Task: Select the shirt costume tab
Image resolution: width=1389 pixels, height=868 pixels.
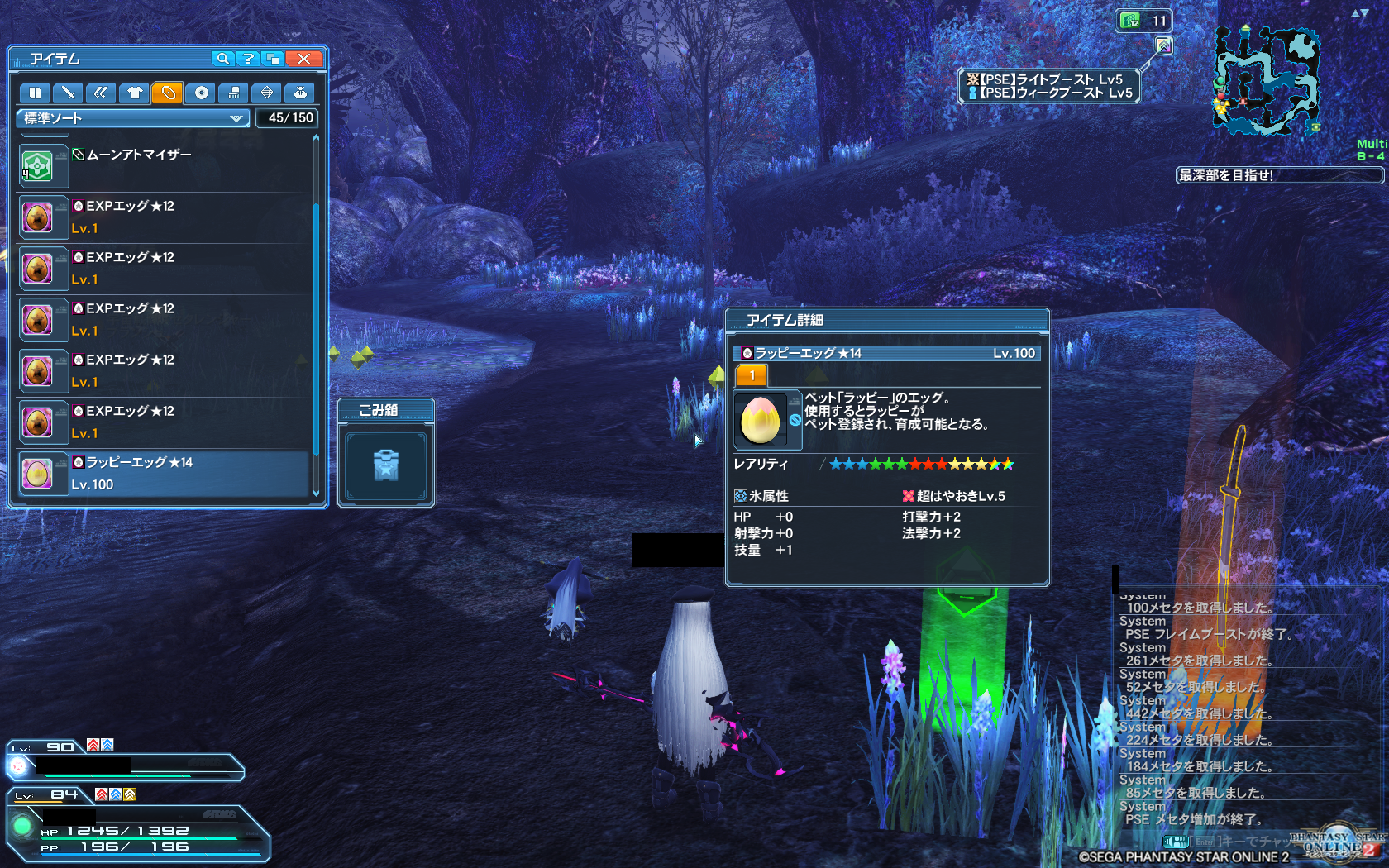Action: 135,93
